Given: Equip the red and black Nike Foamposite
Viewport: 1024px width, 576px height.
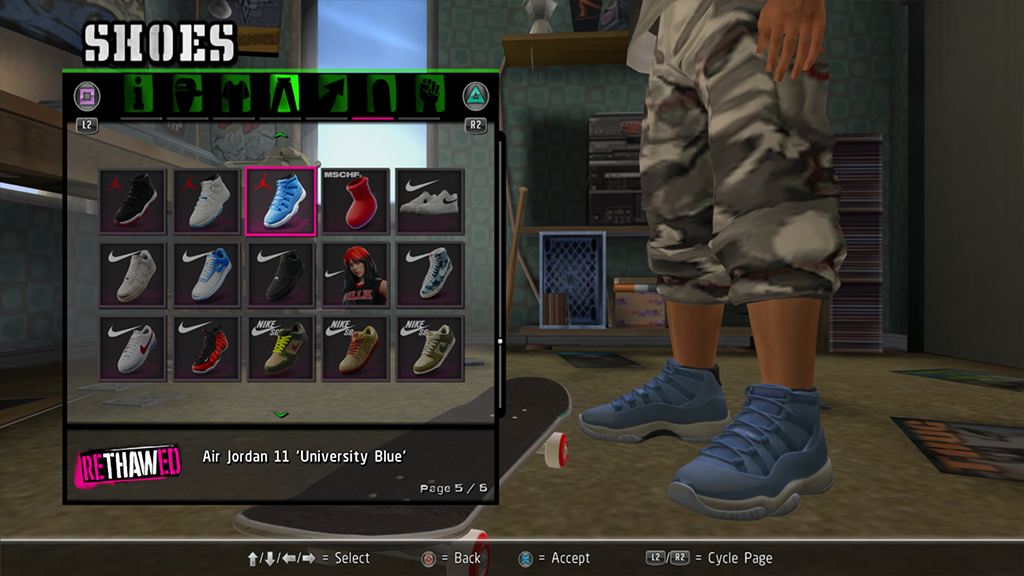Looking at the screenshot, I should [x=206, y=349].
